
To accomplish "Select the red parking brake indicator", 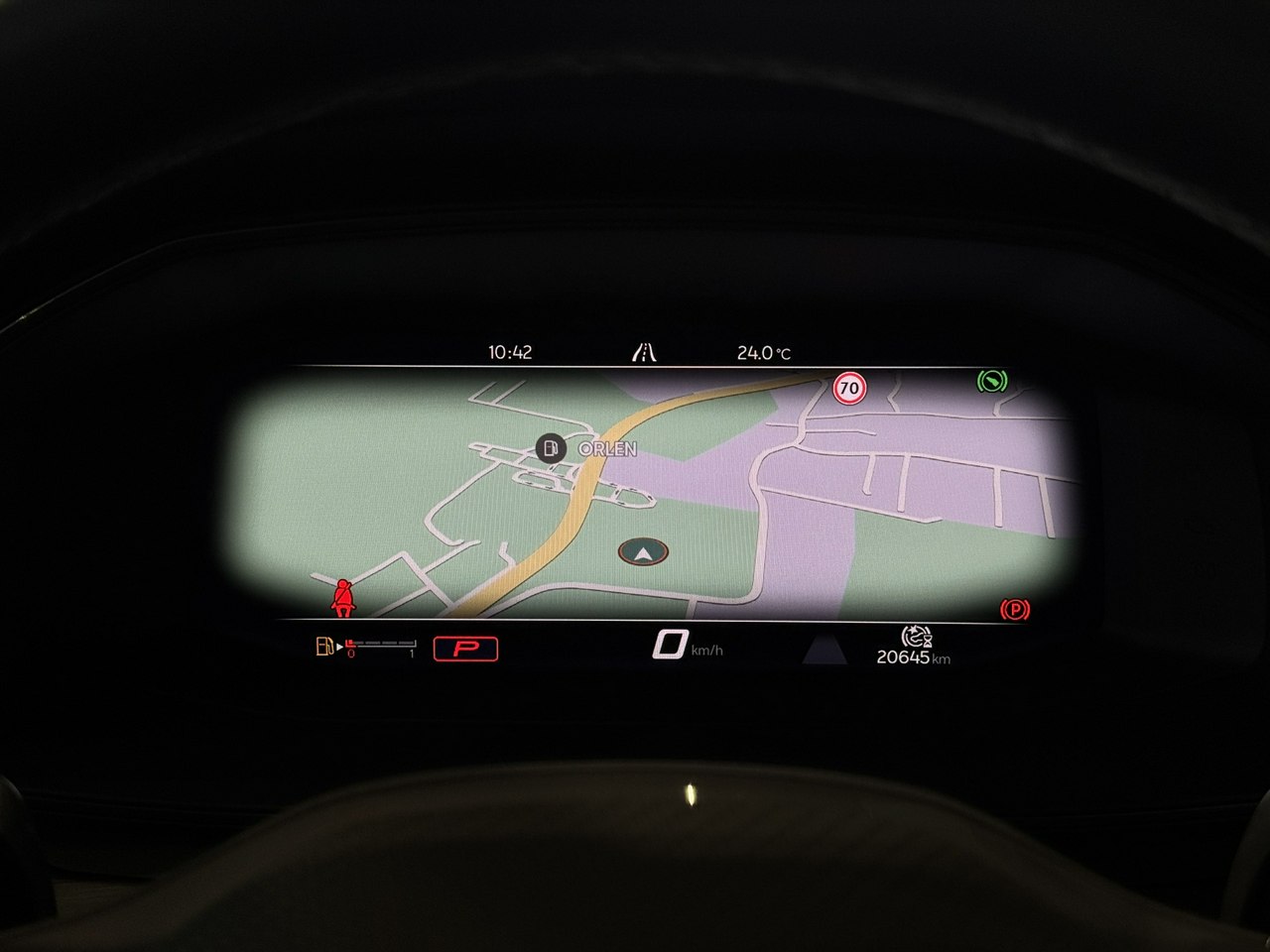I will [1015, 610].
